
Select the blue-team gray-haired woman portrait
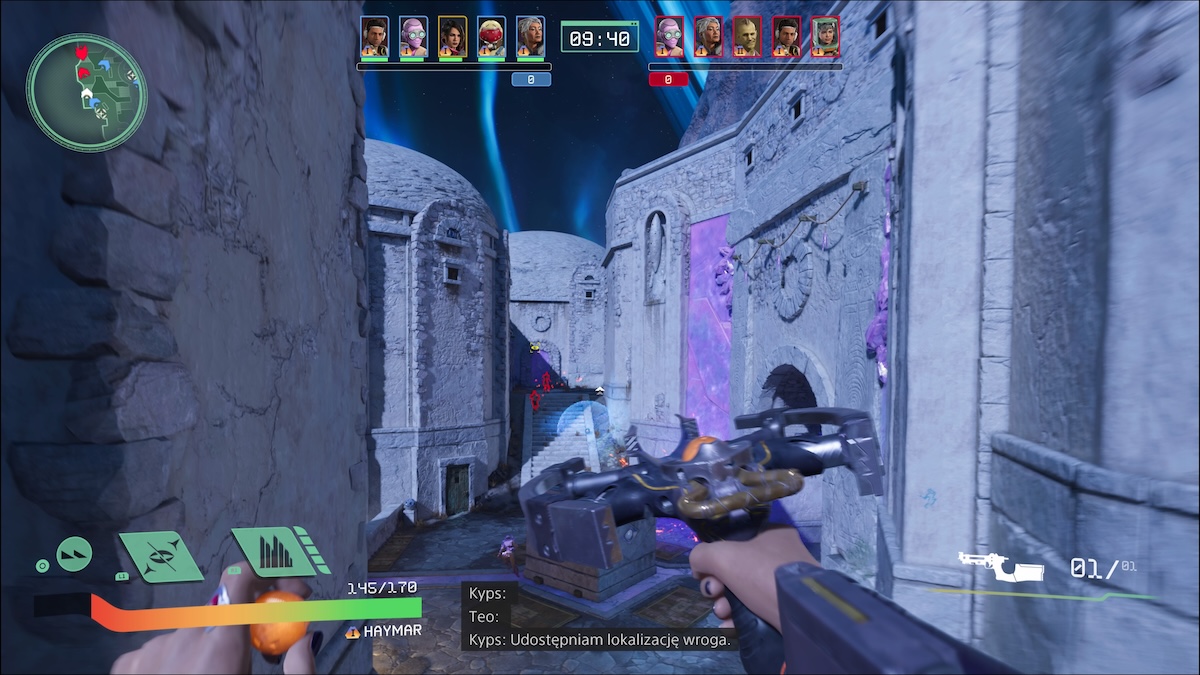pyautogui.click(x=530, y=36)
